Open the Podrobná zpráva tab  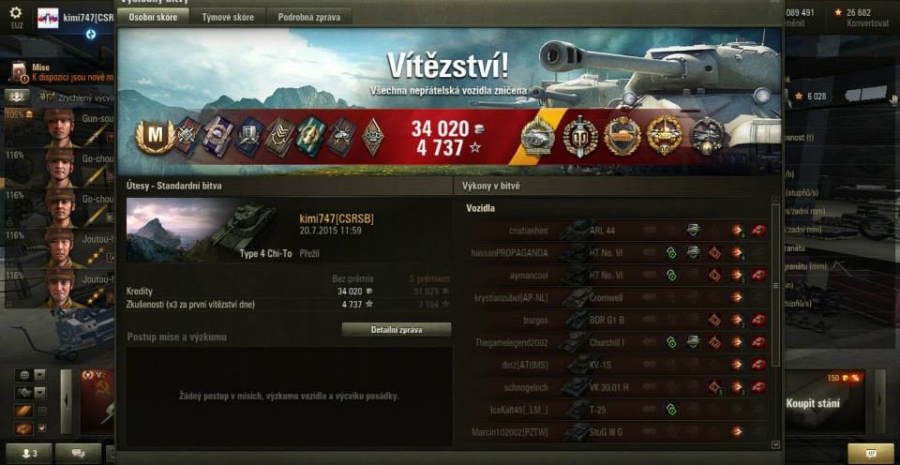coord(309,17)
